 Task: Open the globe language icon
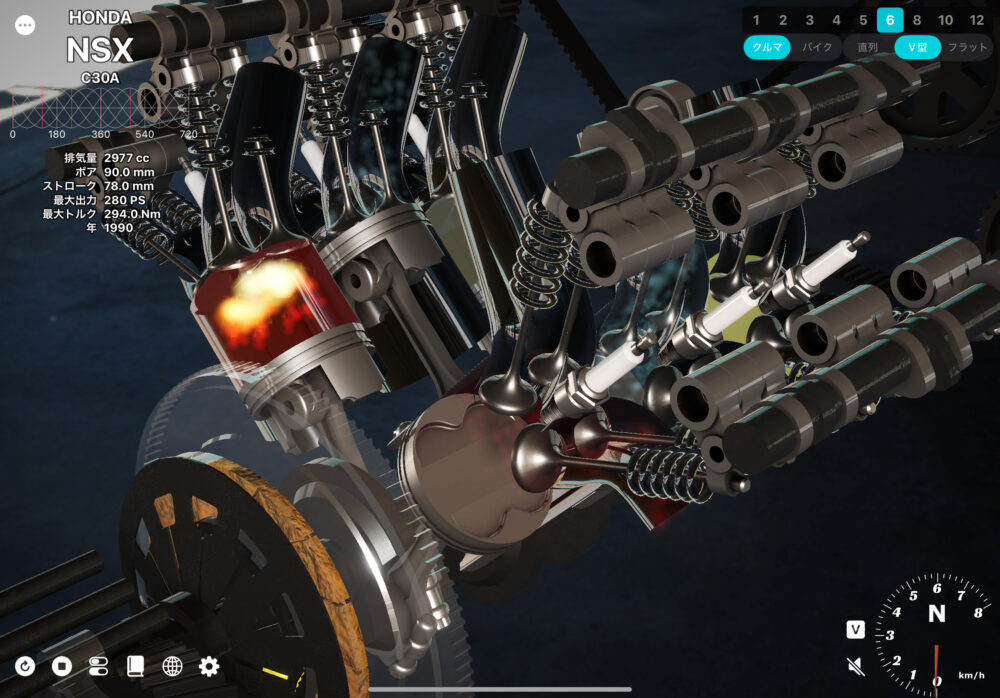tap(172, 666)
